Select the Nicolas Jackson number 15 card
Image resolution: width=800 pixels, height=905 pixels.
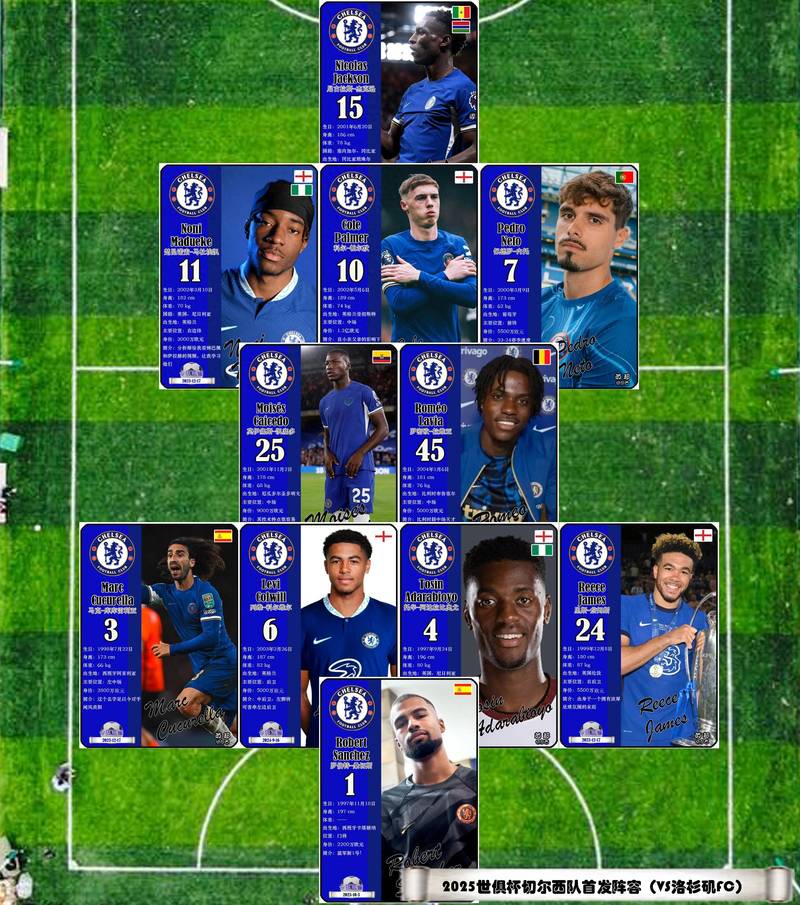point(398,82)
